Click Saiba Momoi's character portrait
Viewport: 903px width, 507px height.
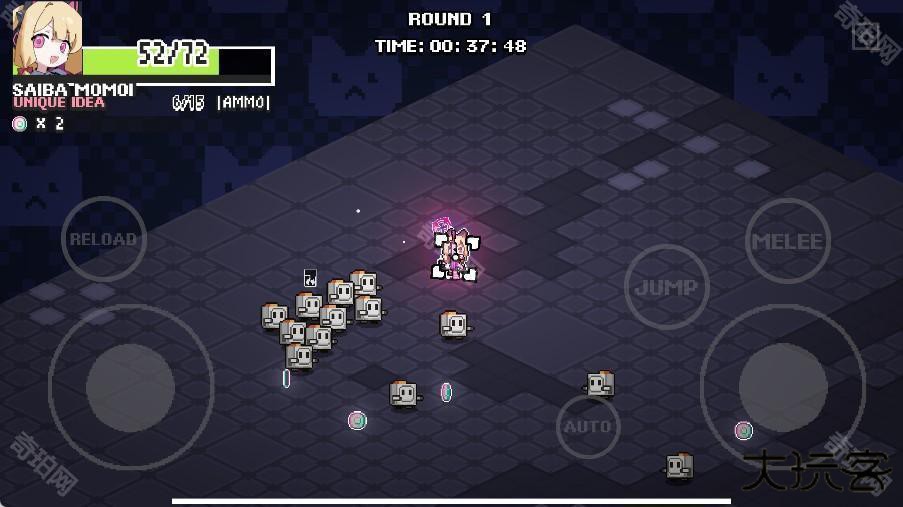click(45, 40)
